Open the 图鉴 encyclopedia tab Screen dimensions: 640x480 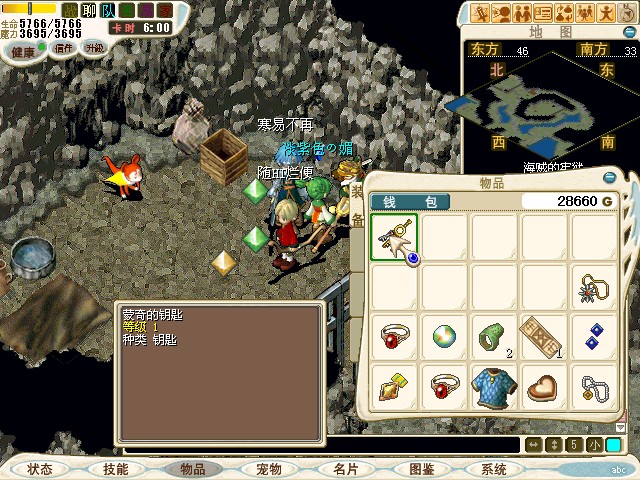[421, 469]
